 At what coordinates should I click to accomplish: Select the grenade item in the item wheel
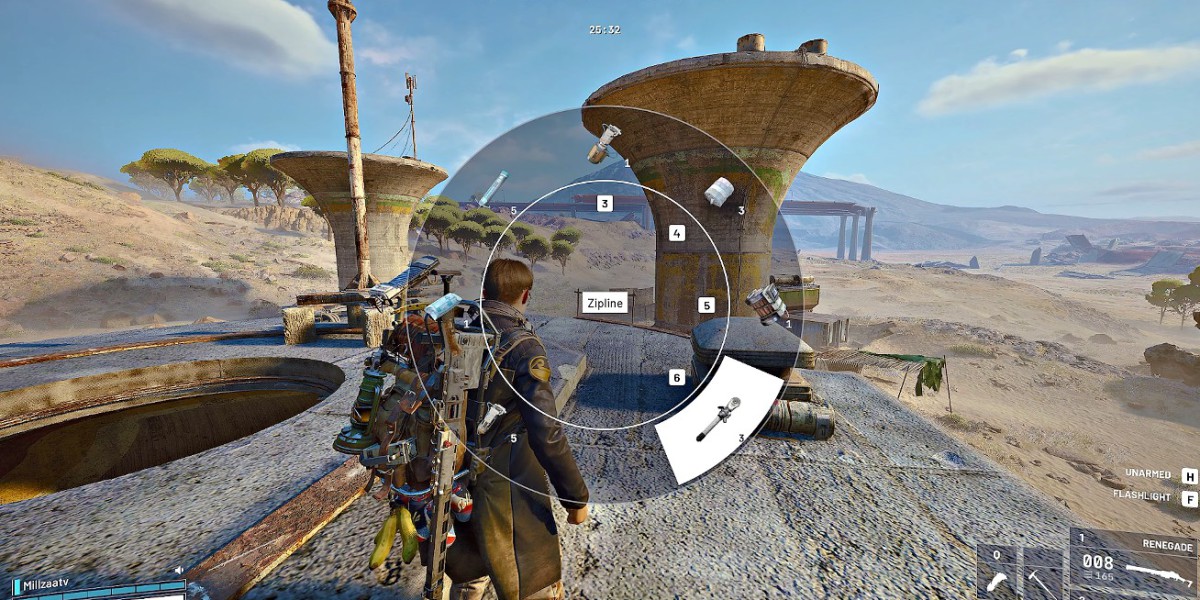tap(605, 143)
